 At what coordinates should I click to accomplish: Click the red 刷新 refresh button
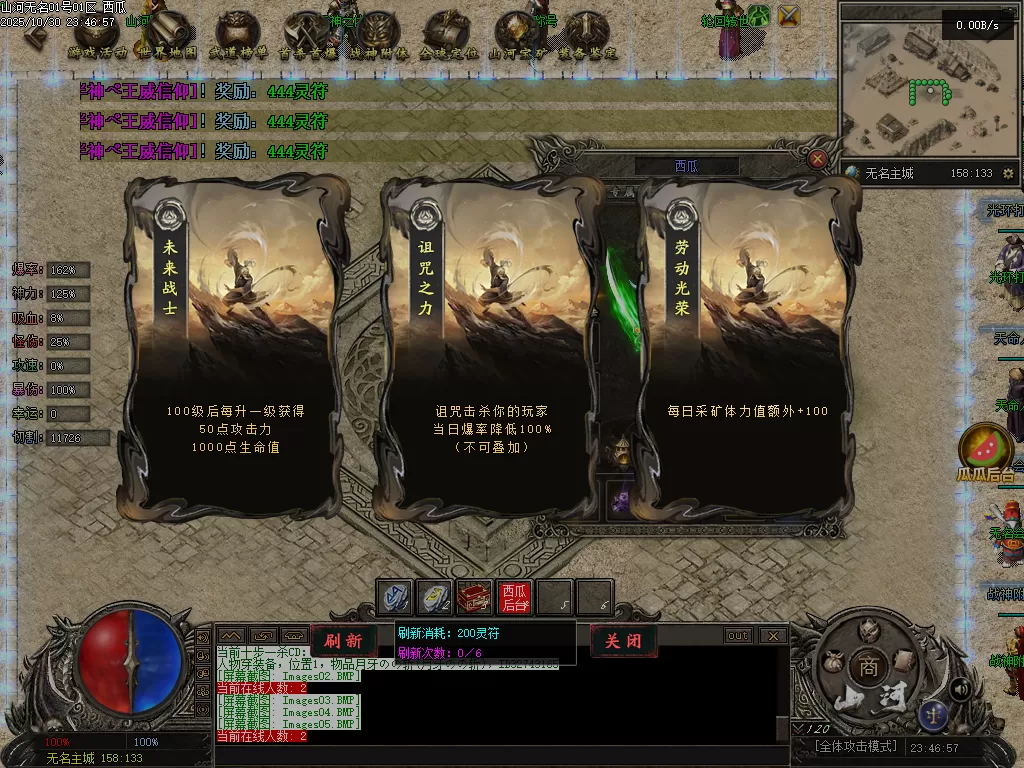click(x=343, y=641)
